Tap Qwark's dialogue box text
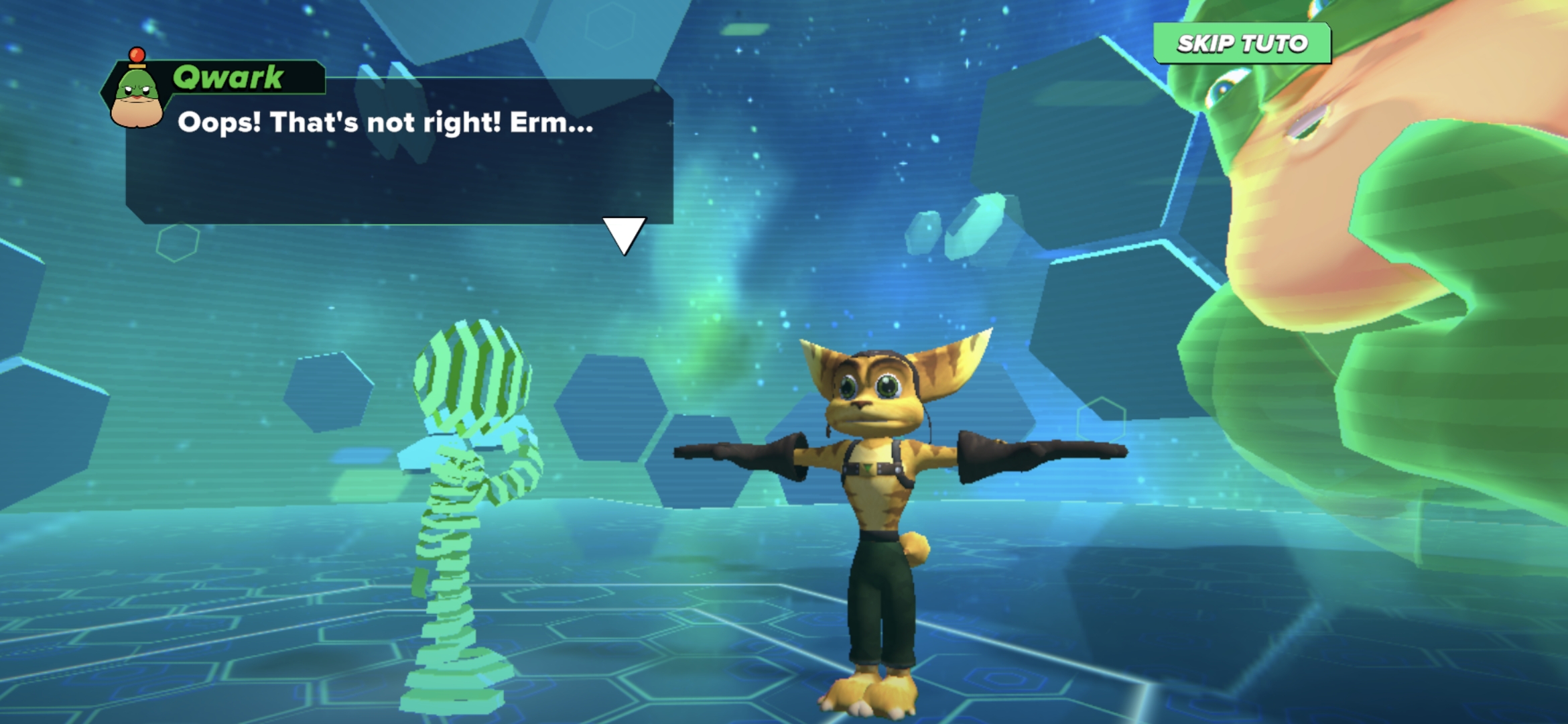This screenshot has height=724, width=1568. point(385,123)
